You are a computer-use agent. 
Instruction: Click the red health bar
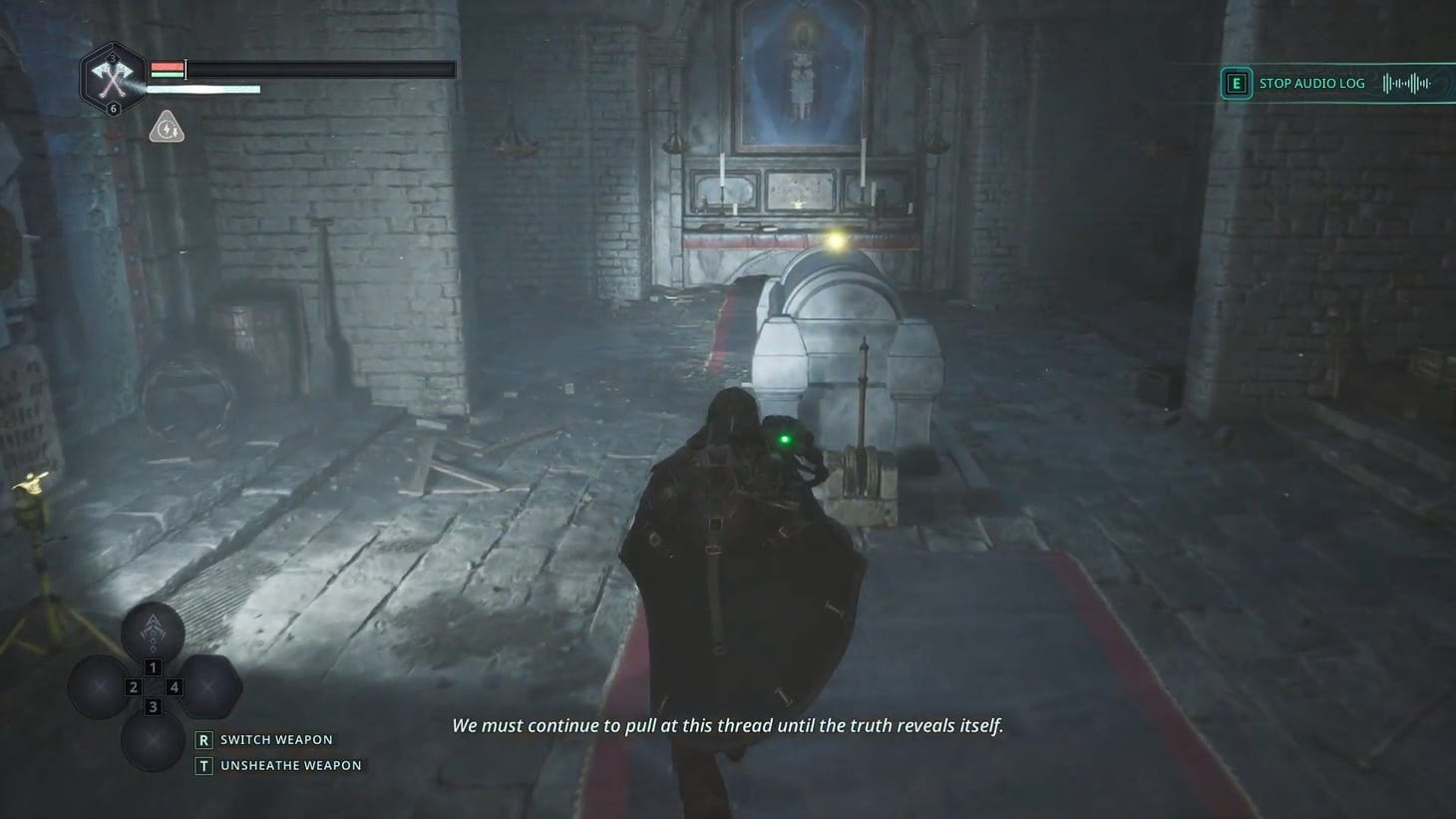tap(167, 65)
